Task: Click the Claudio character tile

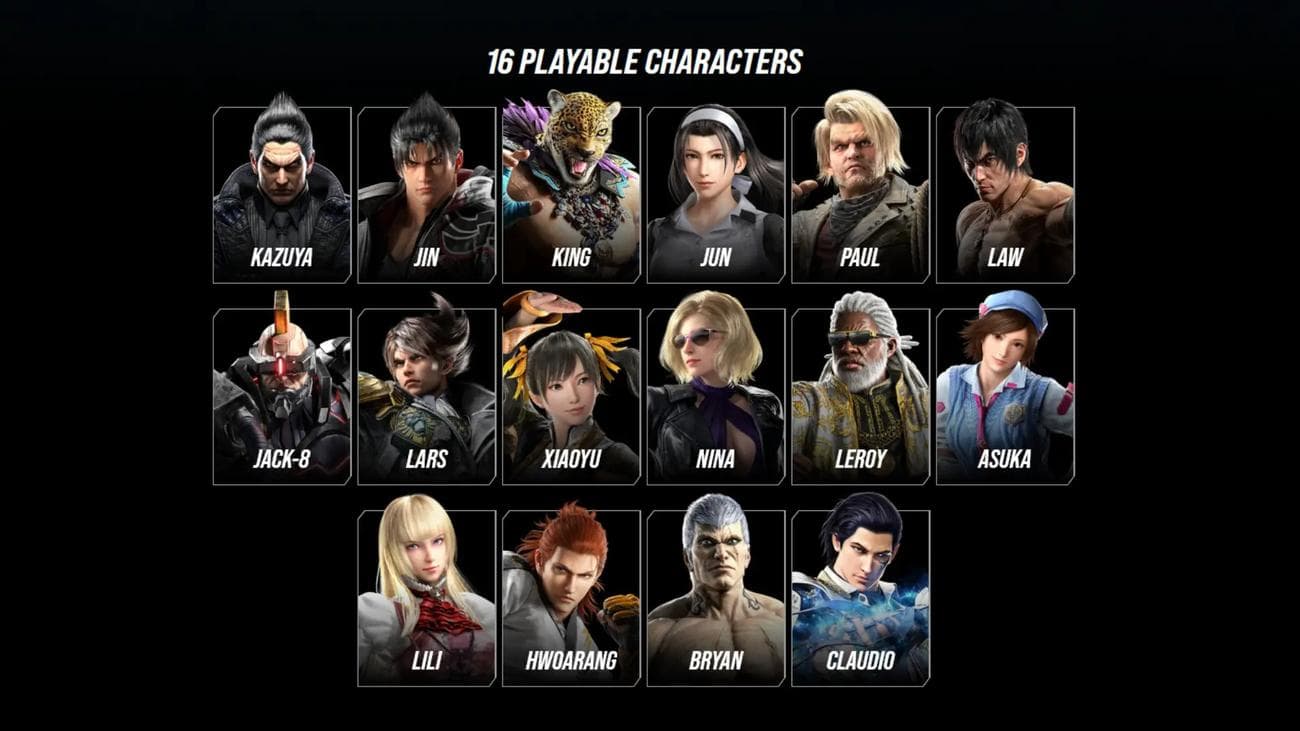Action: (x=861, y=598)
